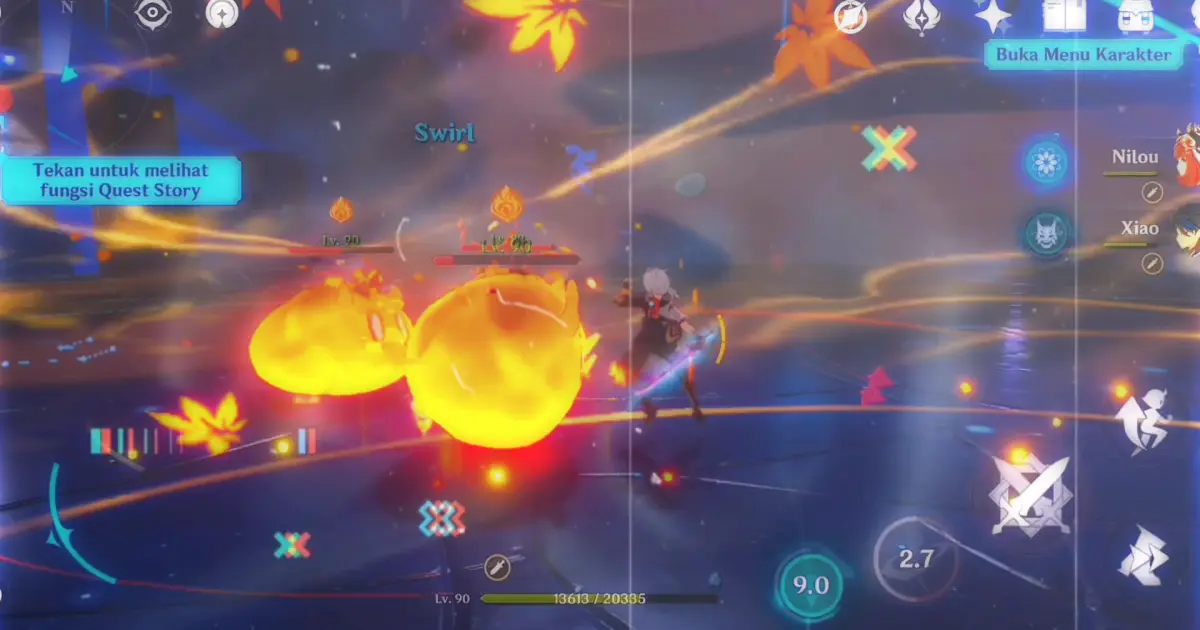1200x630 pixels.
Task: Tap the crossed swords normal attack button
Action: (x=1029, y=494)
